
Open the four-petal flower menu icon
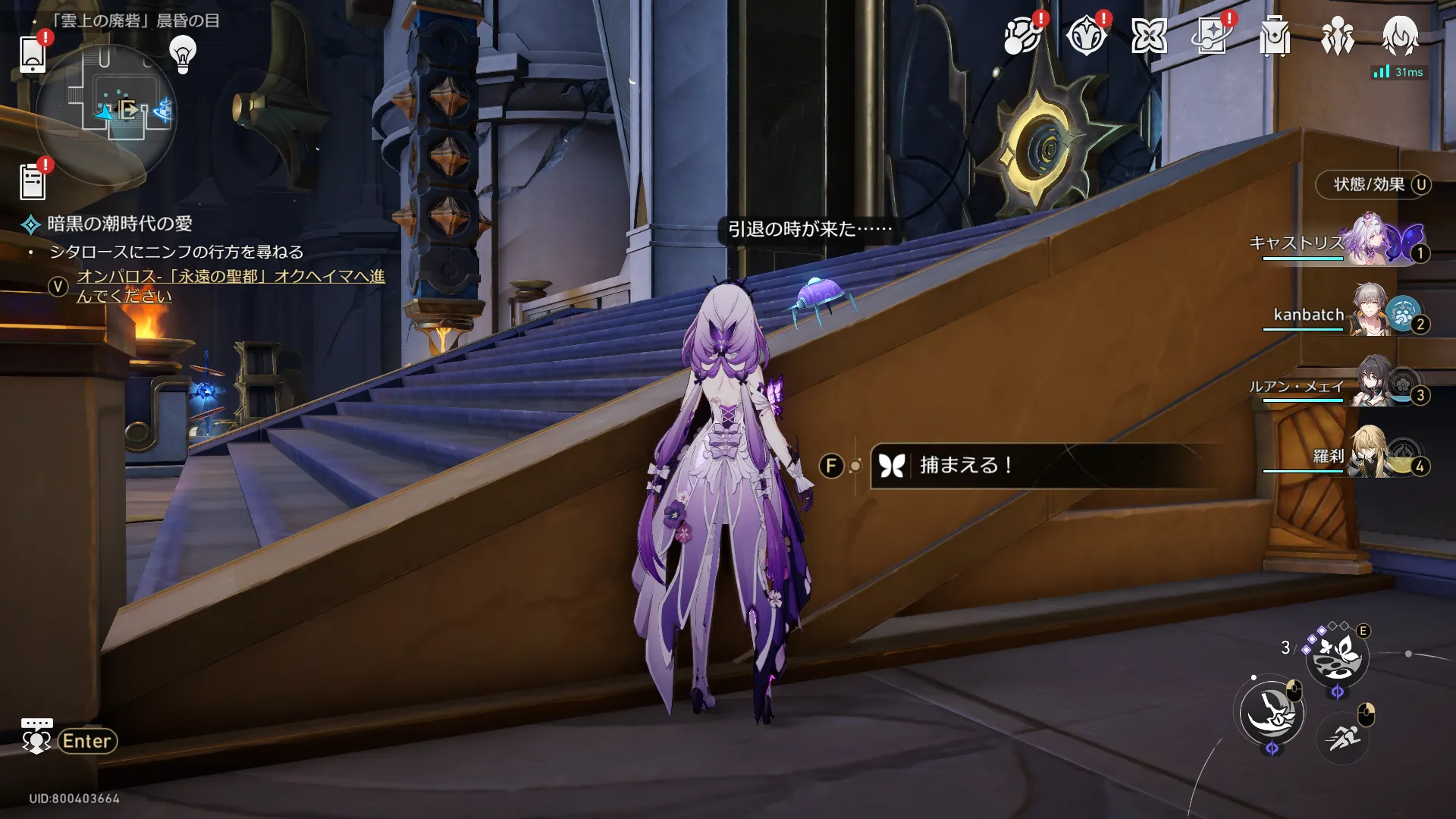pyautogui.click(x=1149, y=36)
